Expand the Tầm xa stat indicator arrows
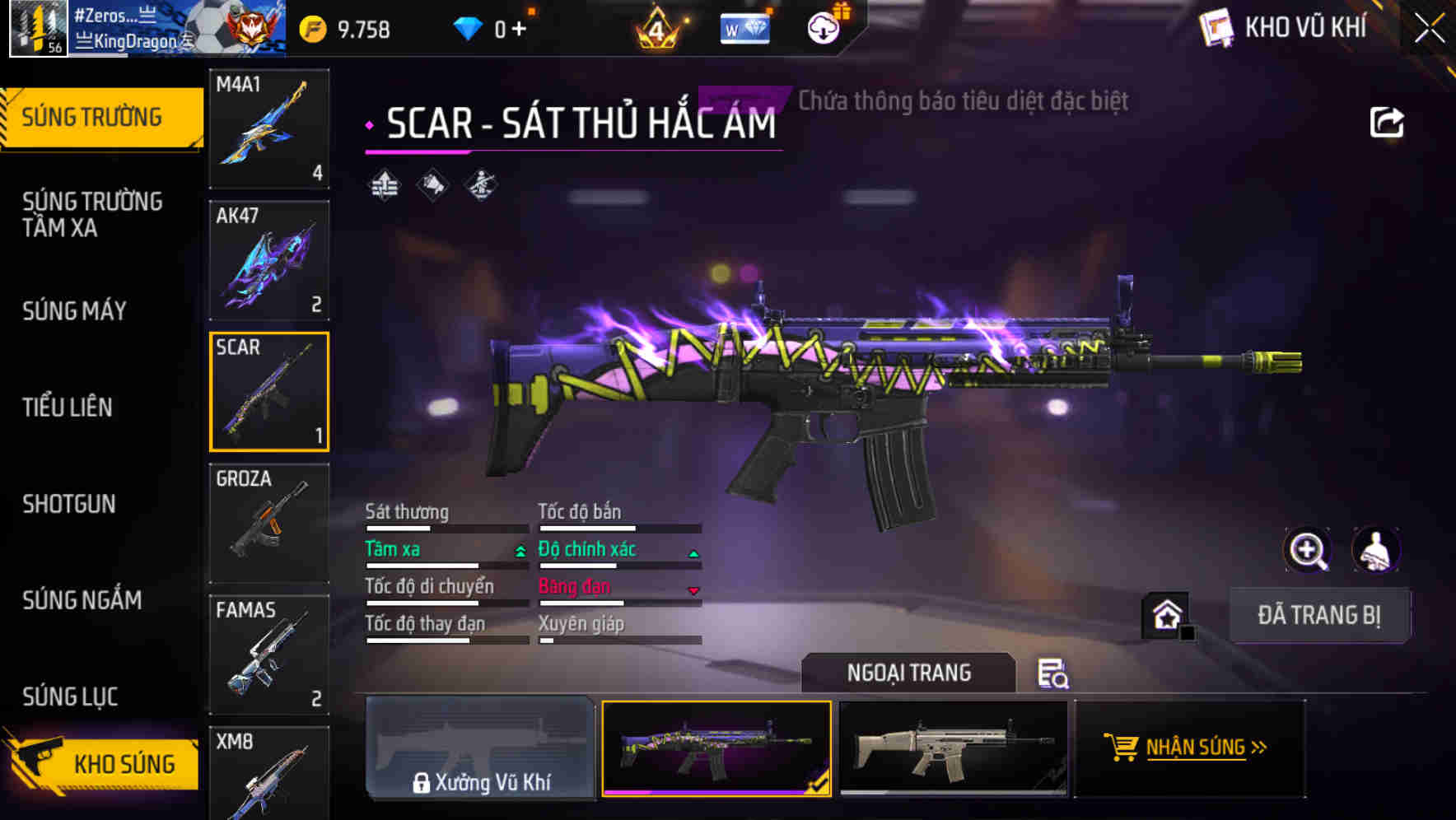This screenshot has width=1456, height=820. point(521,549)
